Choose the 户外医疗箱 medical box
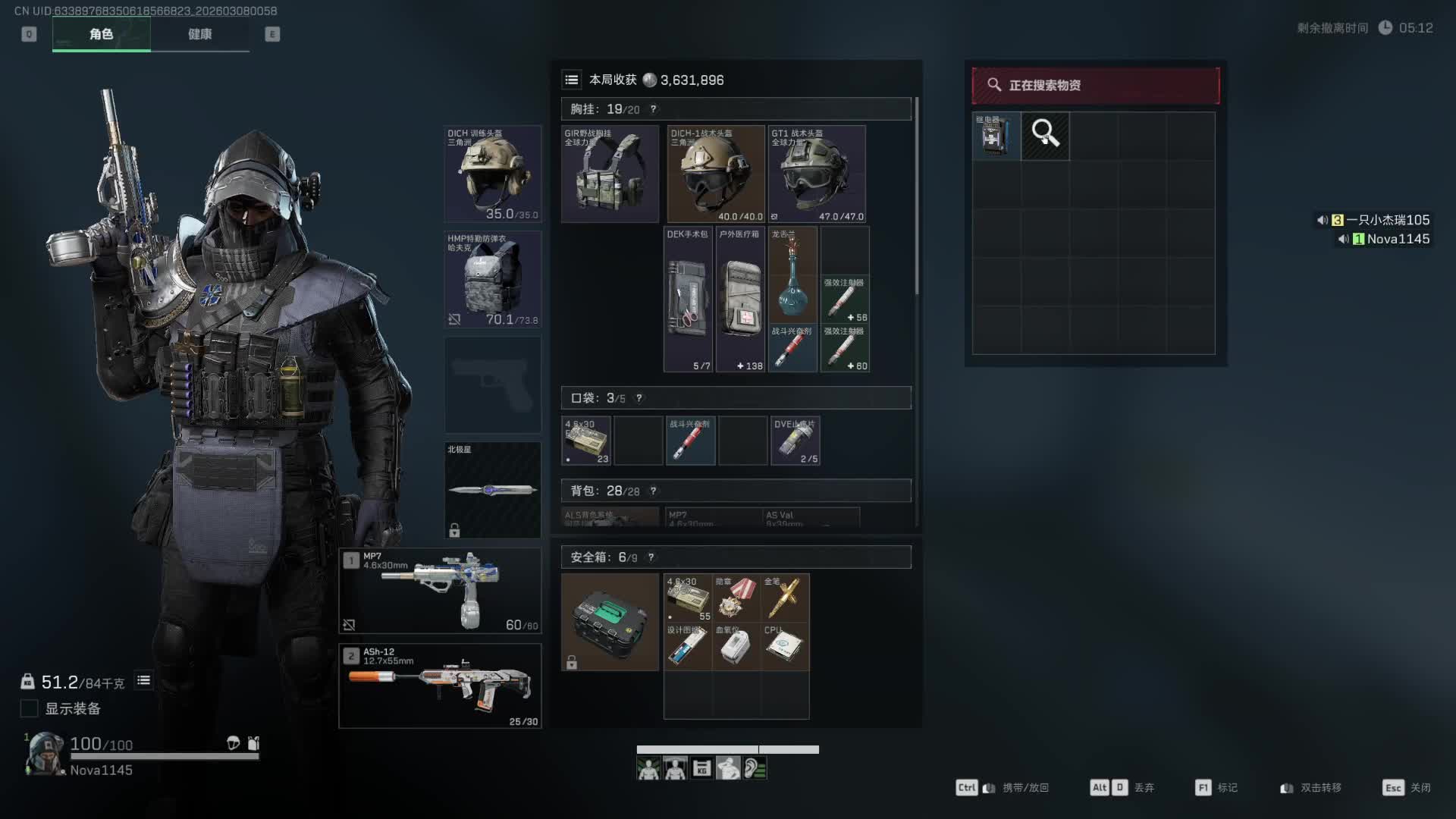1456x819 pixels. [x=740, y=299]
